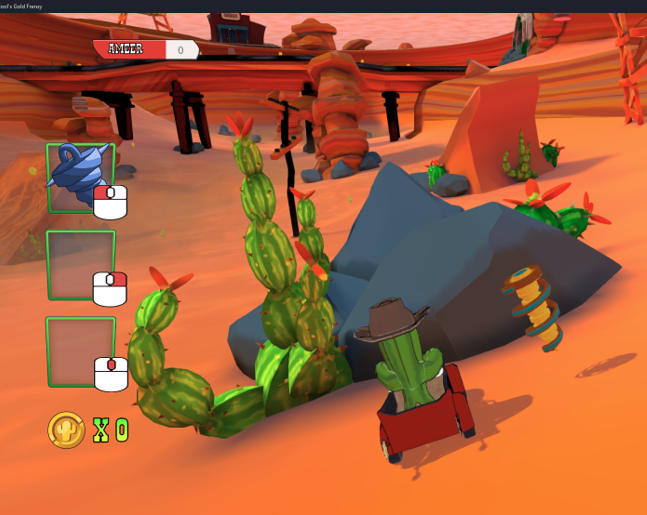Select the blue drill item slot
Image resolution: width=647 pixels, height=515 pixels.
click(80, 177)
